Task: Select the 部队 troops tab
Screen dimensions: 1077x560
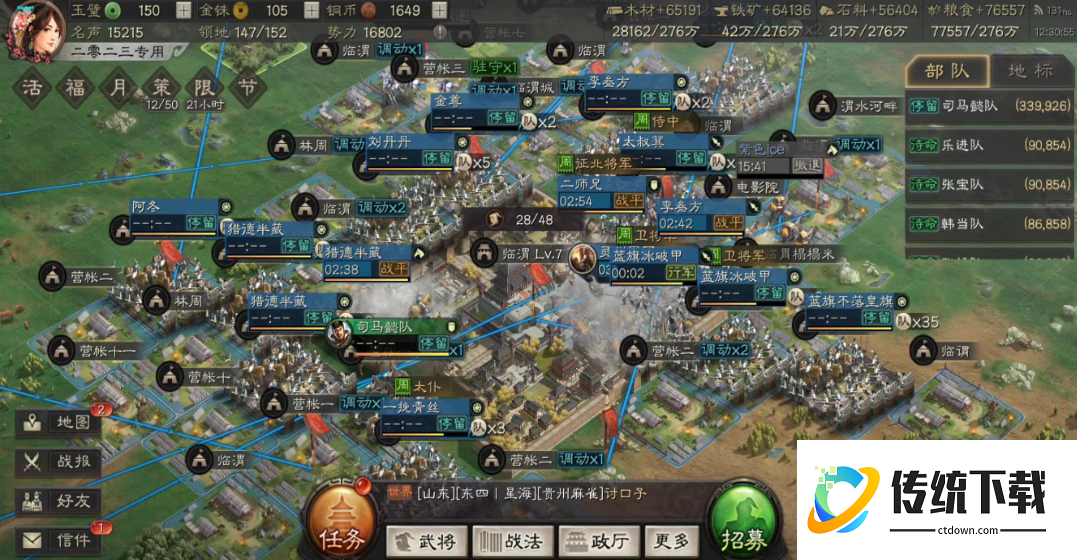Action: (946, 71)
